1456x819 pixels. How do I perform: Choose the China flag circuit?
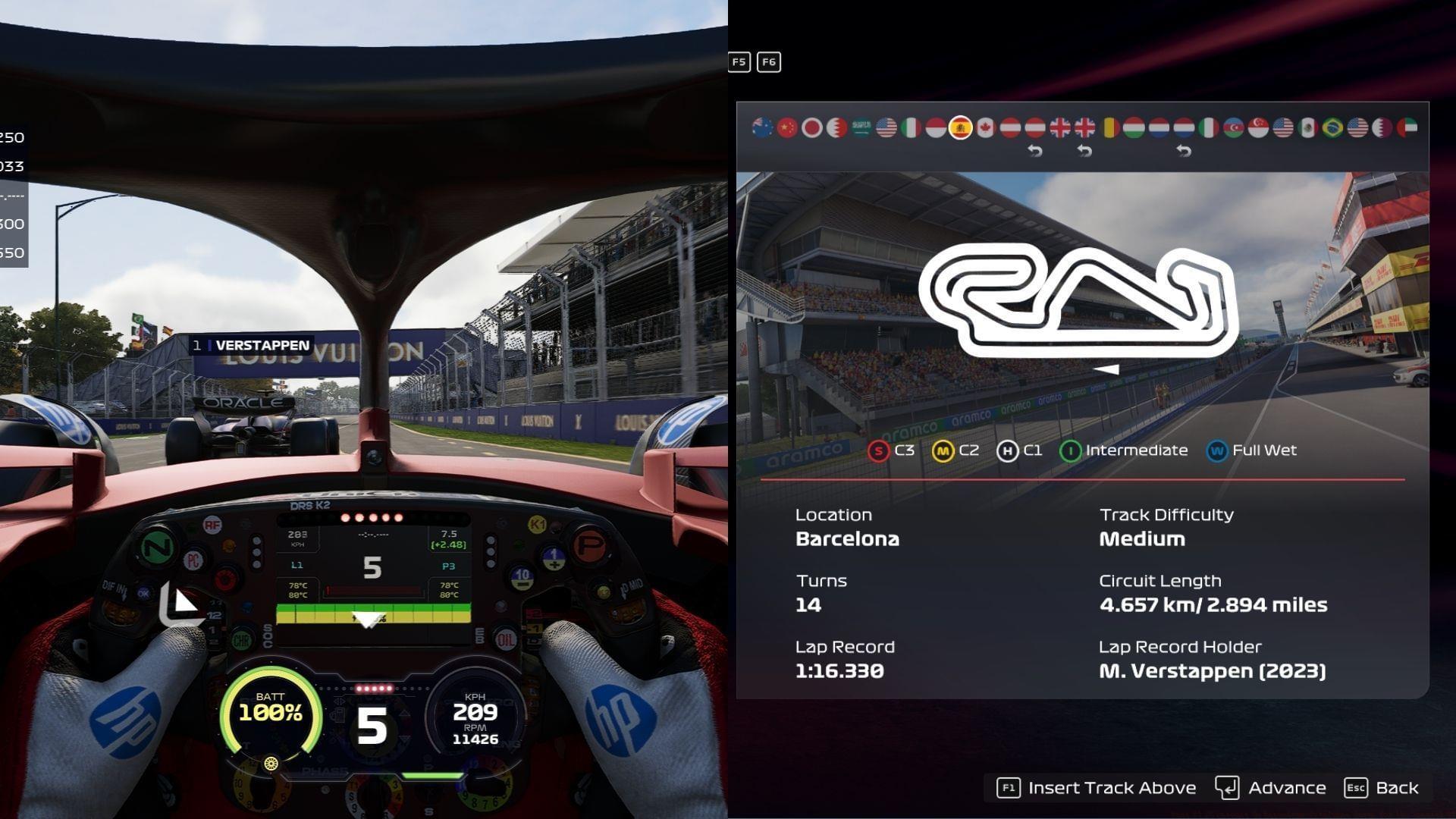point(787,127)
